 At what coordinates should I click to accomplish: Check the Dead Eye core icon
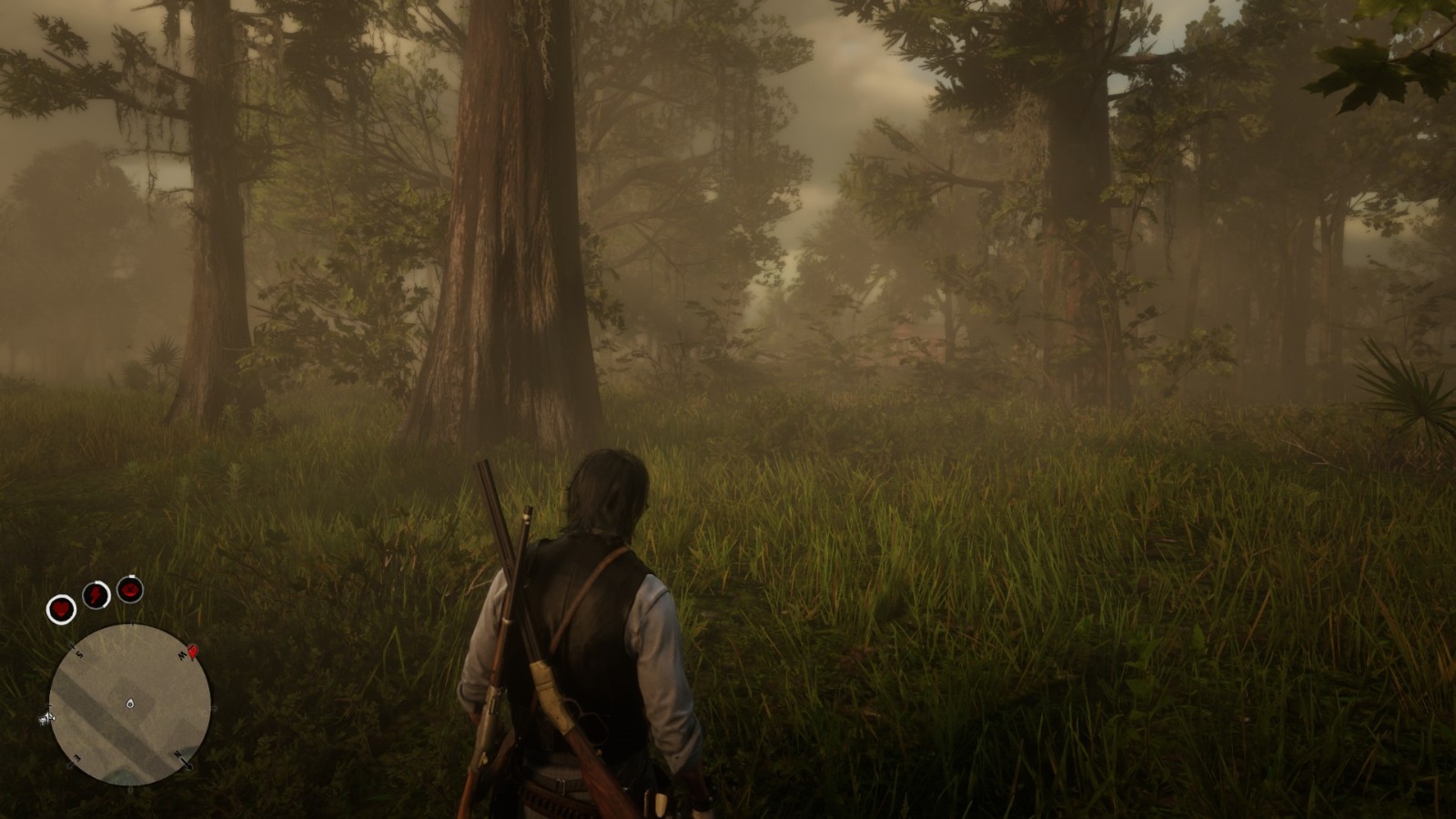130,589
